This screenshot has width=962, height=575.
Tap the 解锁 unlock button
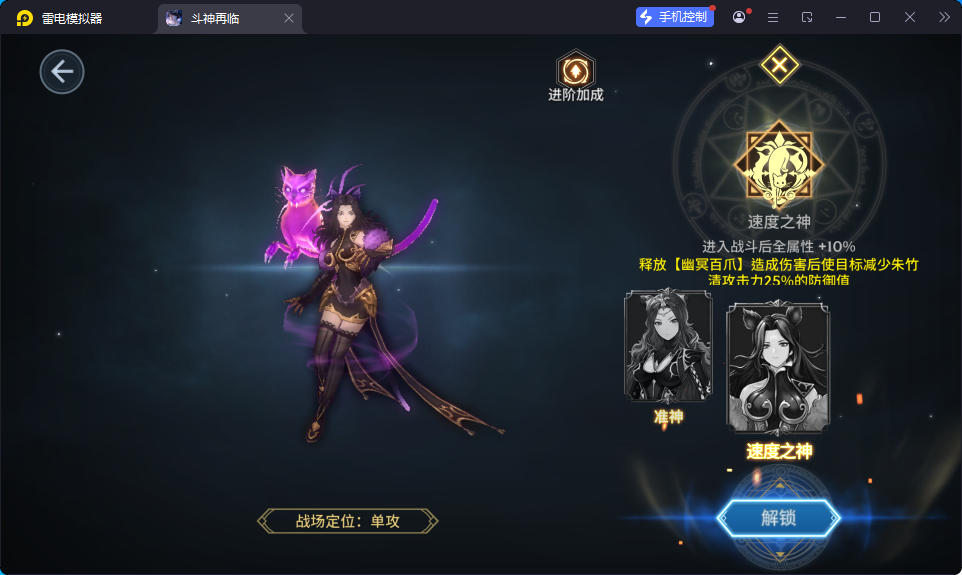pyautogui.click(x=779, y=518)
